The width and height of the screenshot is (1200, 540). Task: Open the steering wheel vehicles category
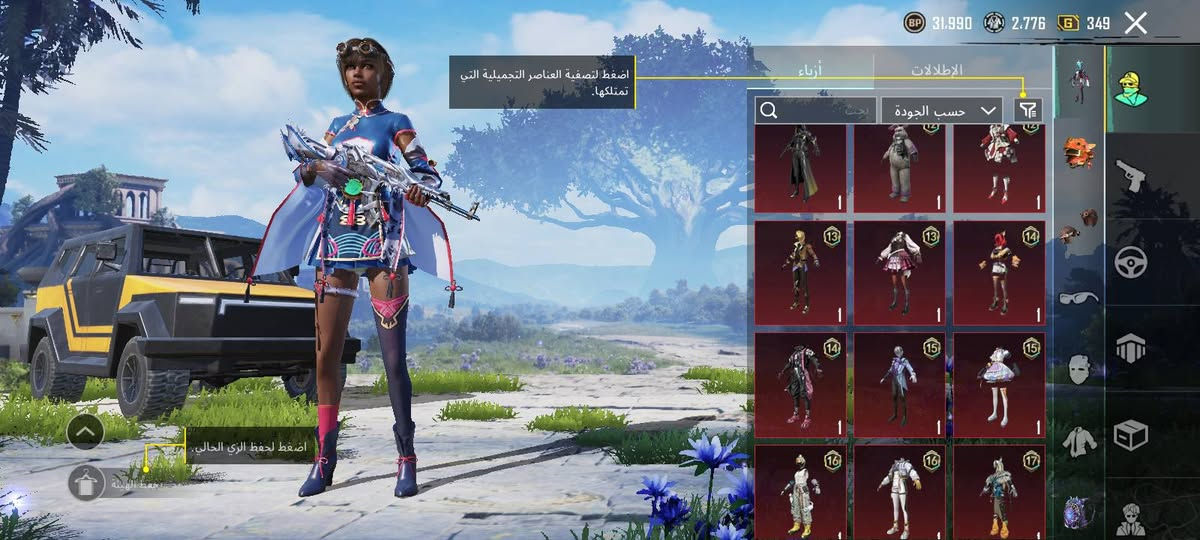pos(1132,262)
